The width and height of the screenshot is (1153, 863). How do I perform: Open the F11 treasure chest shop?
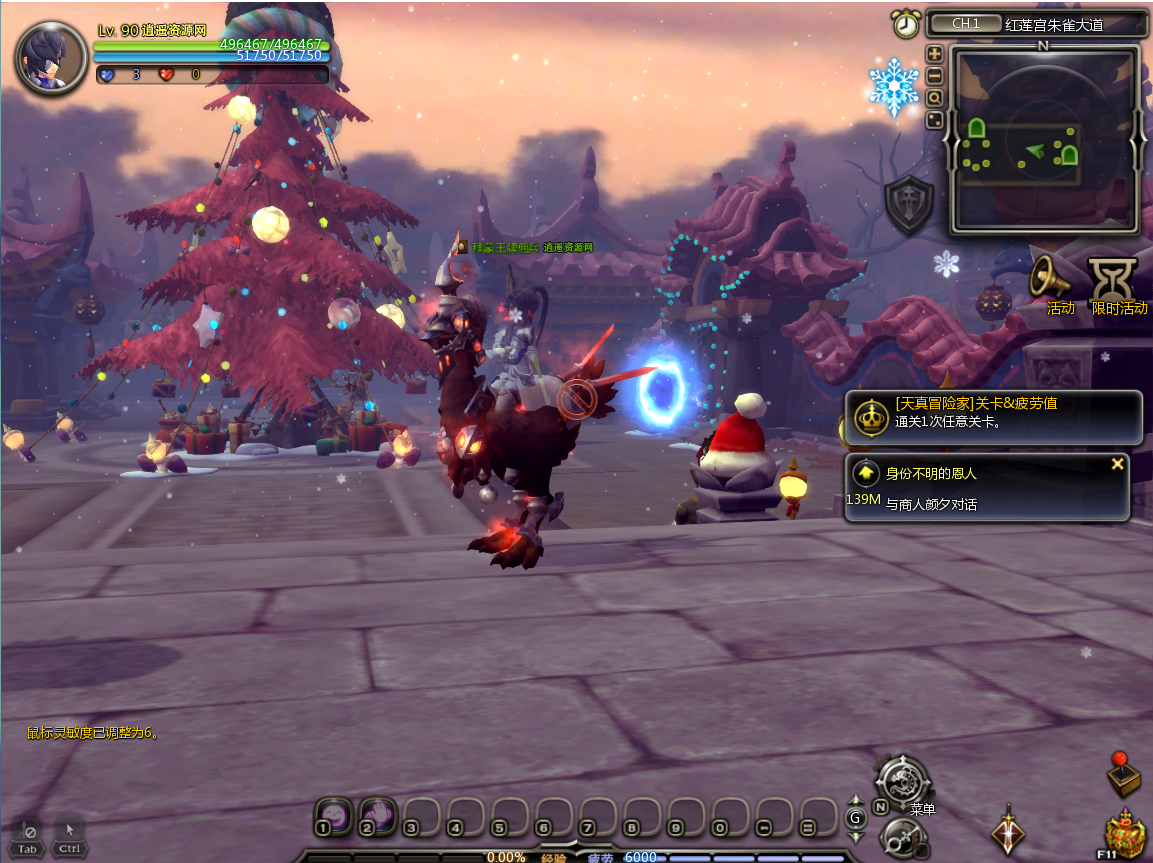pyautogui.click(x=1125, y=834)
